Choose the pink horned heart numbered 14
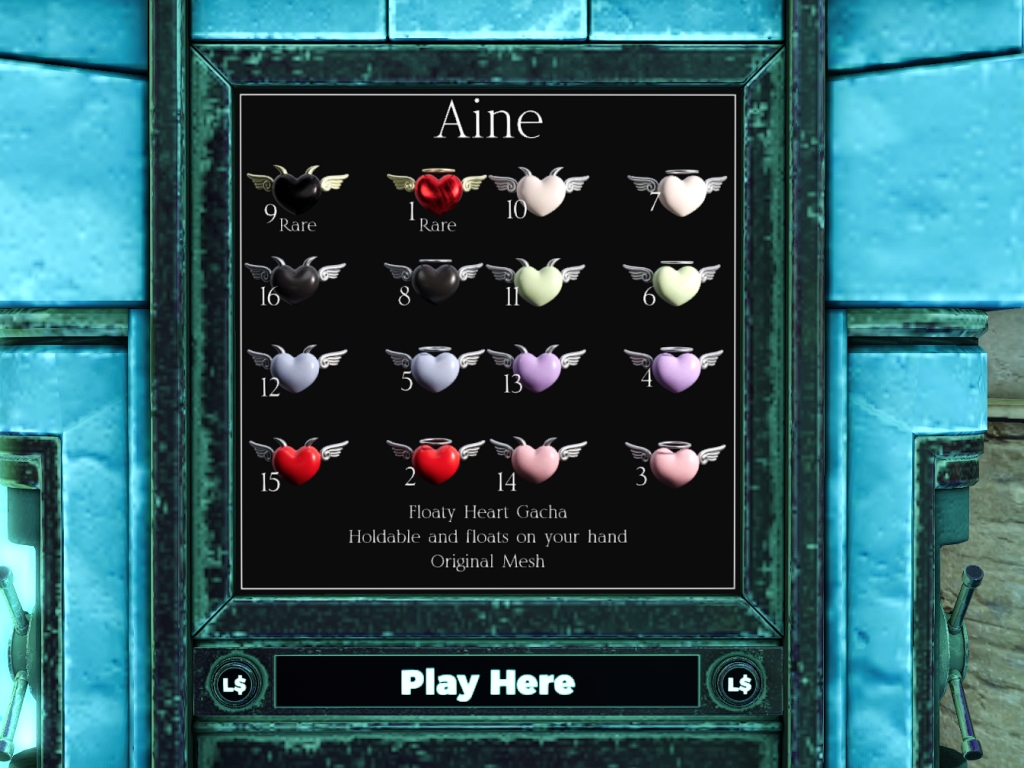 [x=537, y=462]
